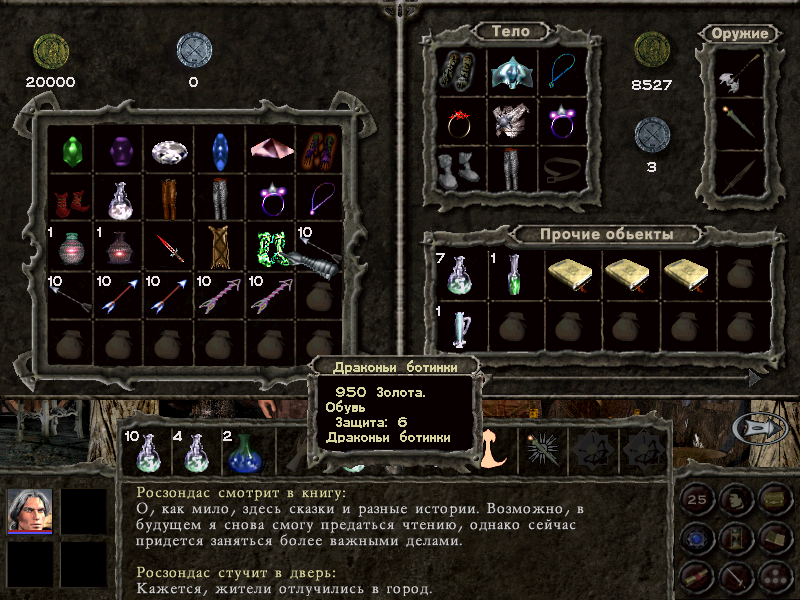Select the red boots in the shop
Image resolution: width=800 pixels, height=600 pixels.
point(69,197)
